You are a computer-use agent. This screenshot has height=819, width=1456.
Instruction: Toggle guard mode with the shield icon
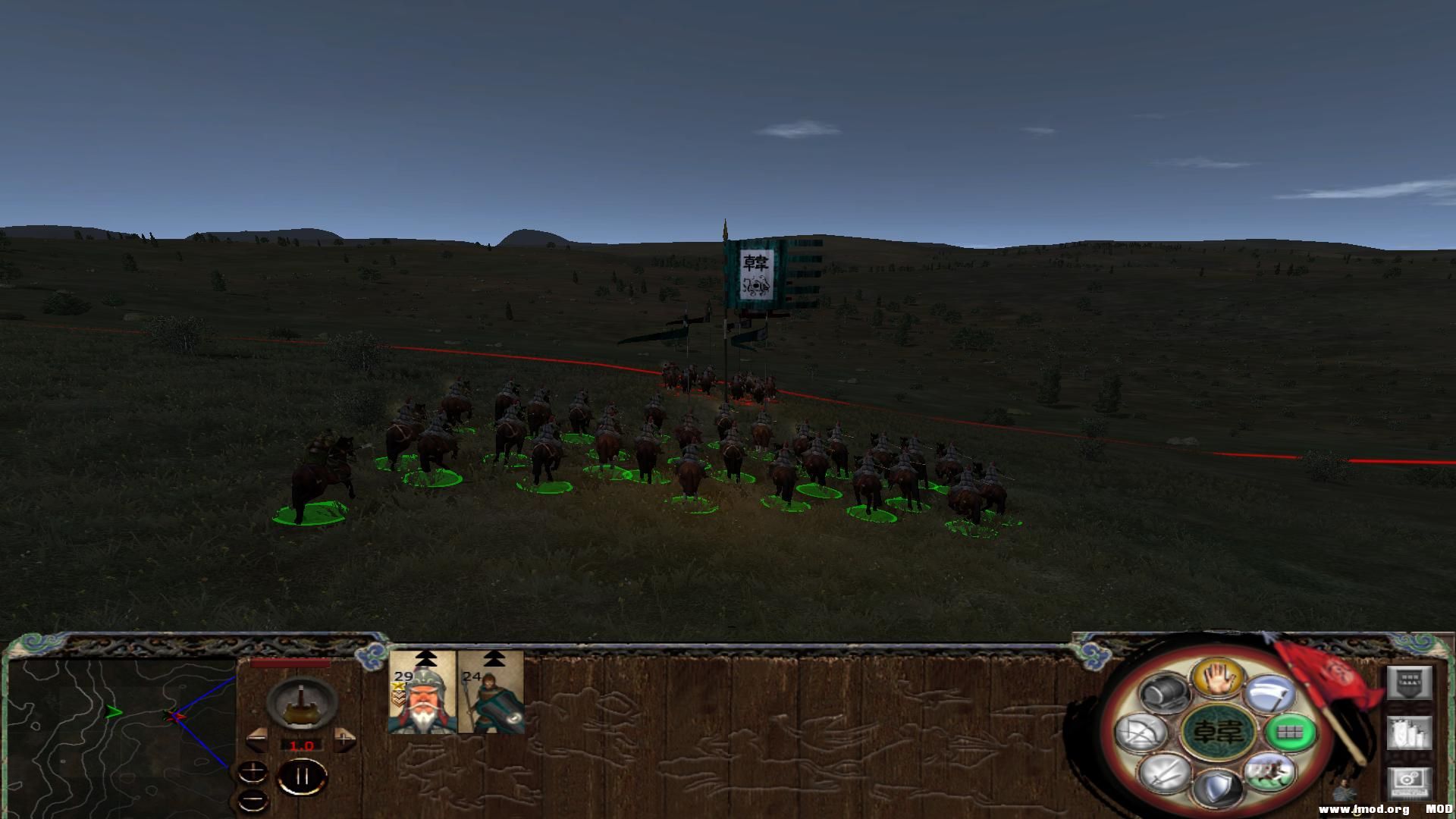point(1219,787)
